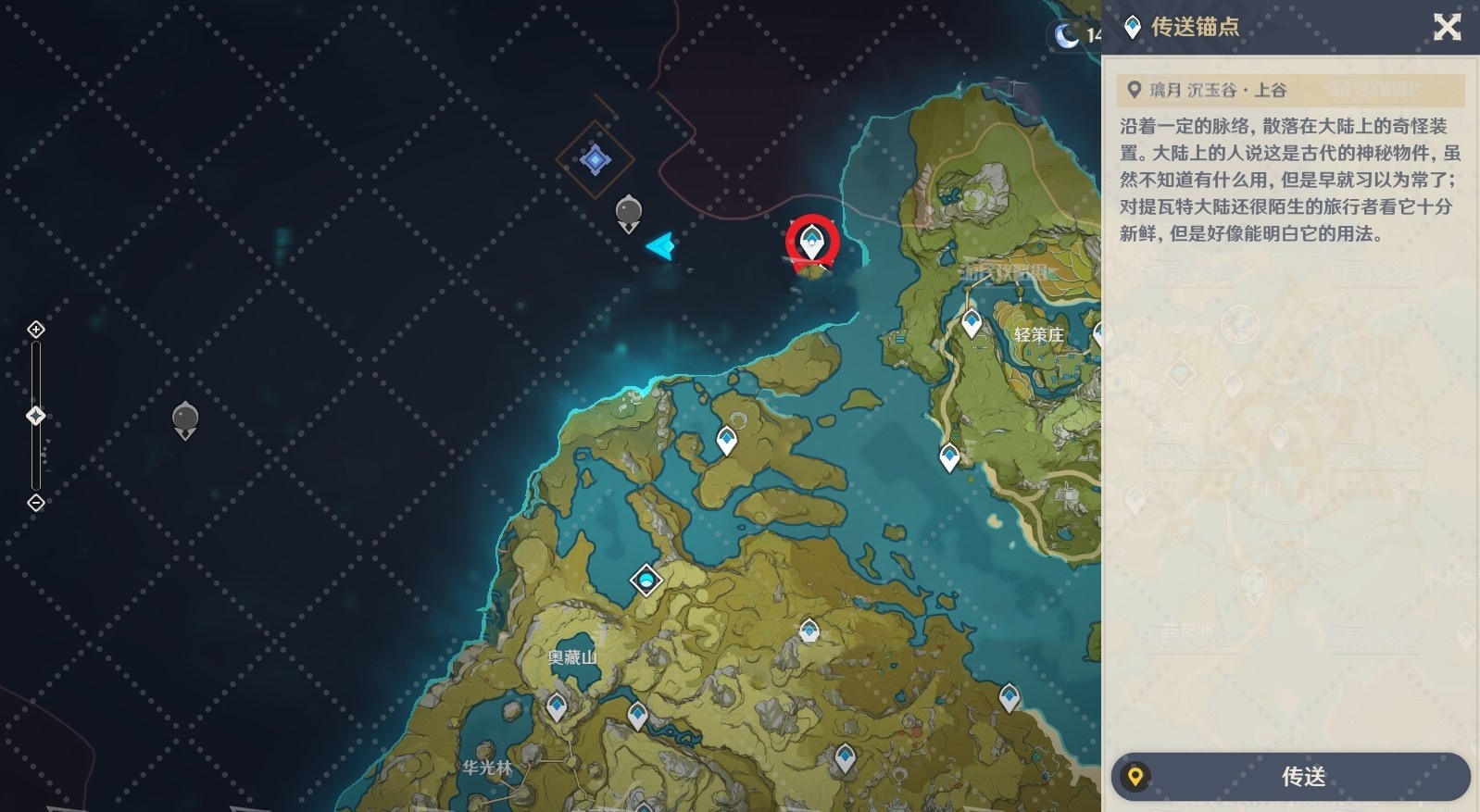Viewport: 1480px width, 812px height.
Task: Open the purple diamond domain marker
Action: coord(595,160)
